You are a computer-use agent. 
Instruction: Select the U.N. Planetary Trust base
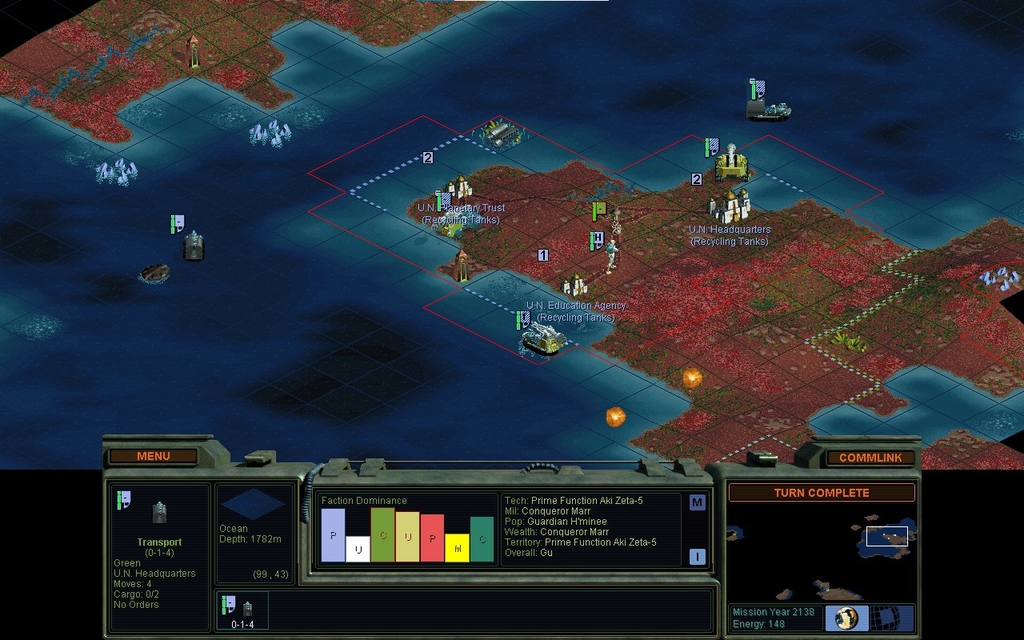[x=459, y=188]
